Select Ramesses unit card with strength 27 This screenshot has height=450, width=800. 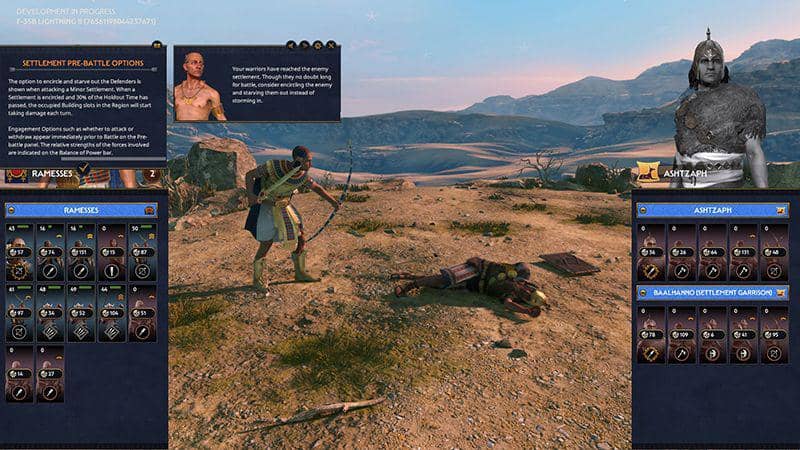point(51,372)
